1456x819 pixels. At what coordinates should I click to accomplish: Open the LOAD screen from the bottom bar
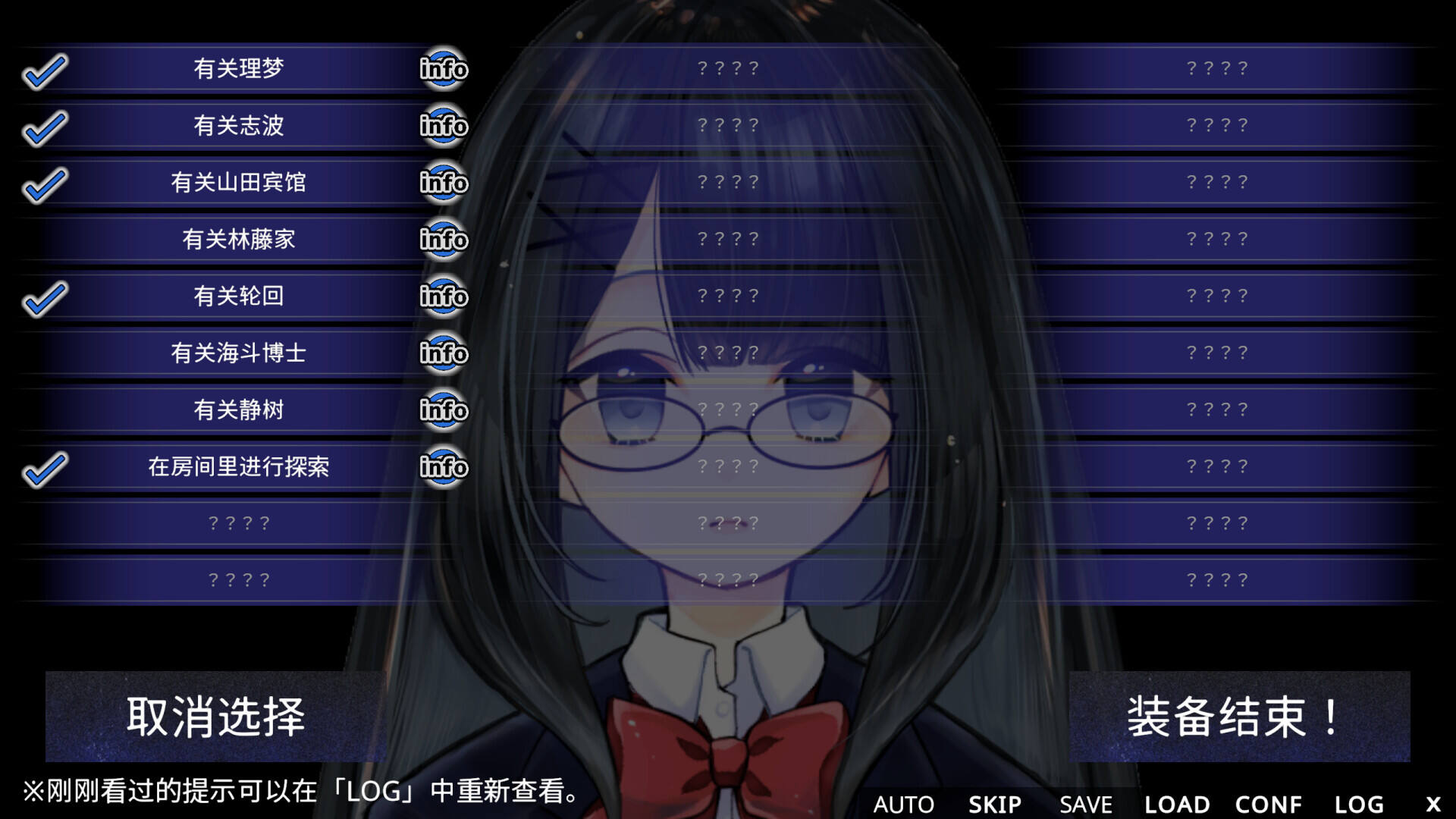coord(1177,804)
